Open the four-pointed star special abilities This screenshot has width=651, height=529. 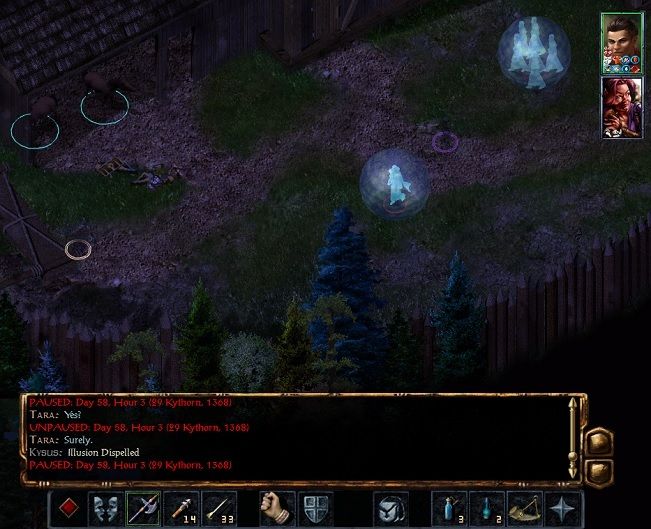pos(563,509)
